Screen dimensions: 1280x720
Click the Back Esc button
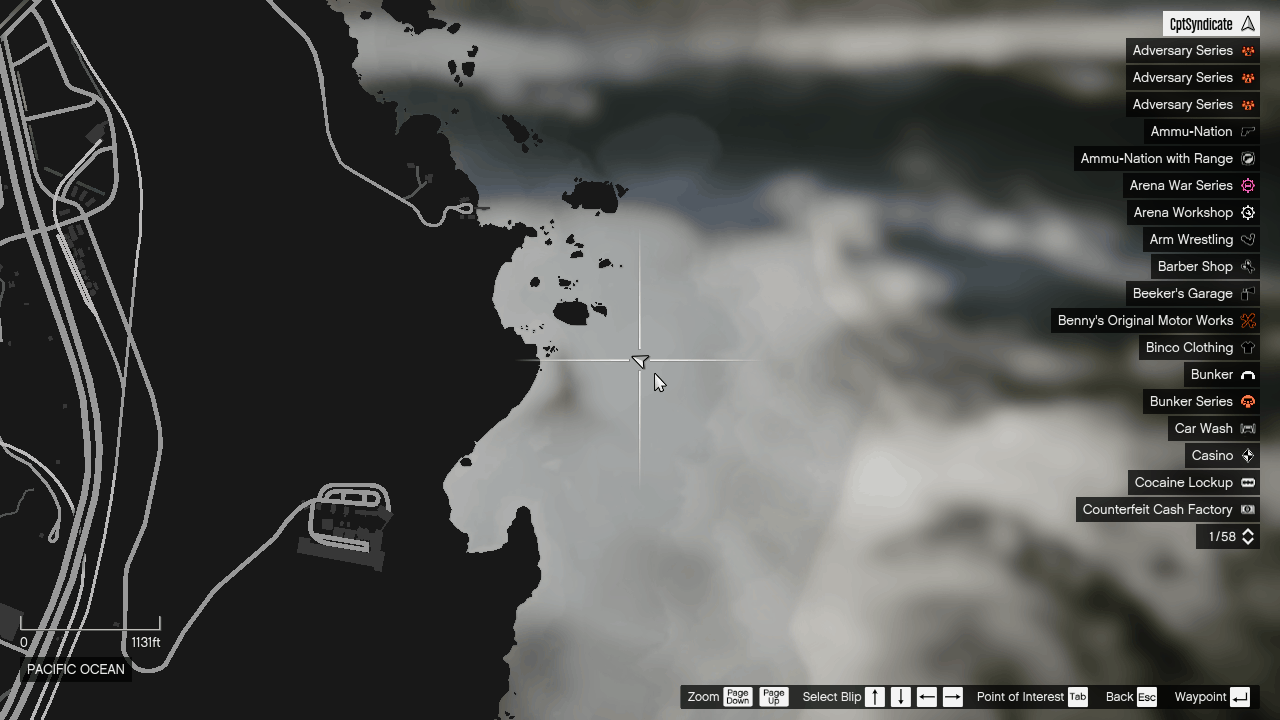coord(1130,696)
